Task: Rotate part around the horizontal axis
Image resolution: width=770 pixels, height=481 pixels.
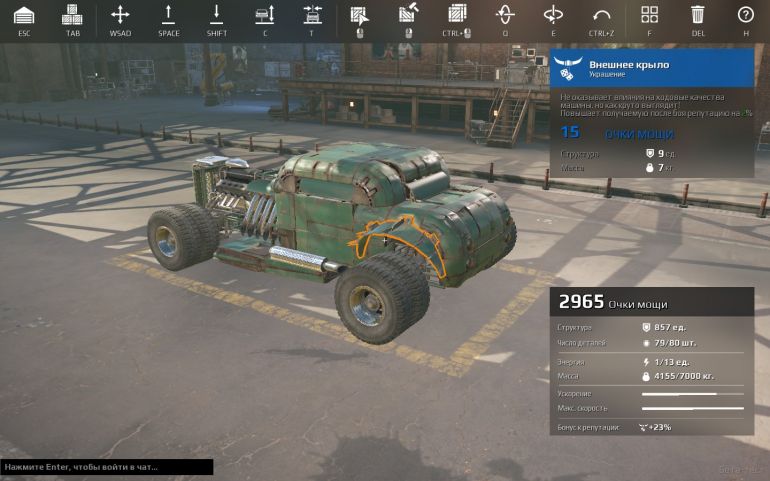Action: pos(553,15)
